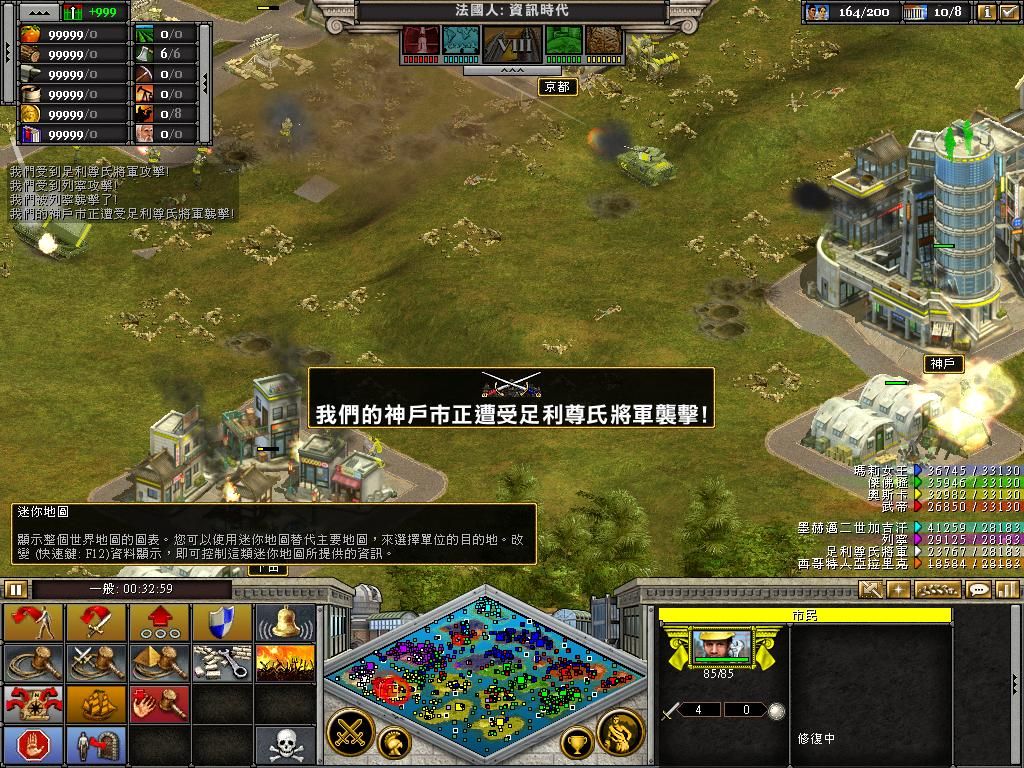The height and width of the screenshot is (768, 1024).
Task: Select the wrench repair command
Action: pos(221,662)
